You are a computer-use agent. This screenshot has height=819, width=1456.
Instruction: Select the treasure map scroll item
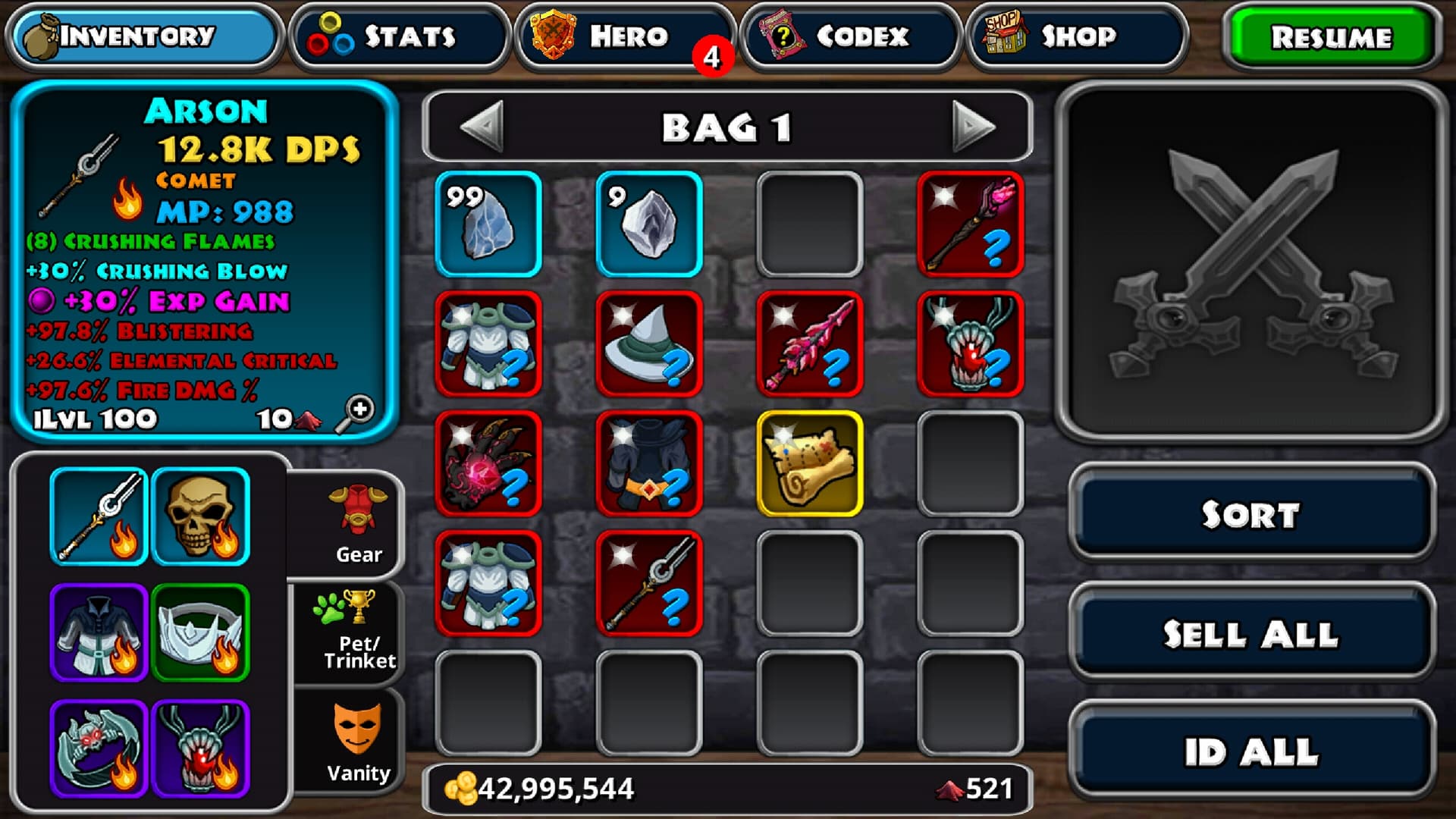click(x=810, y=463)
